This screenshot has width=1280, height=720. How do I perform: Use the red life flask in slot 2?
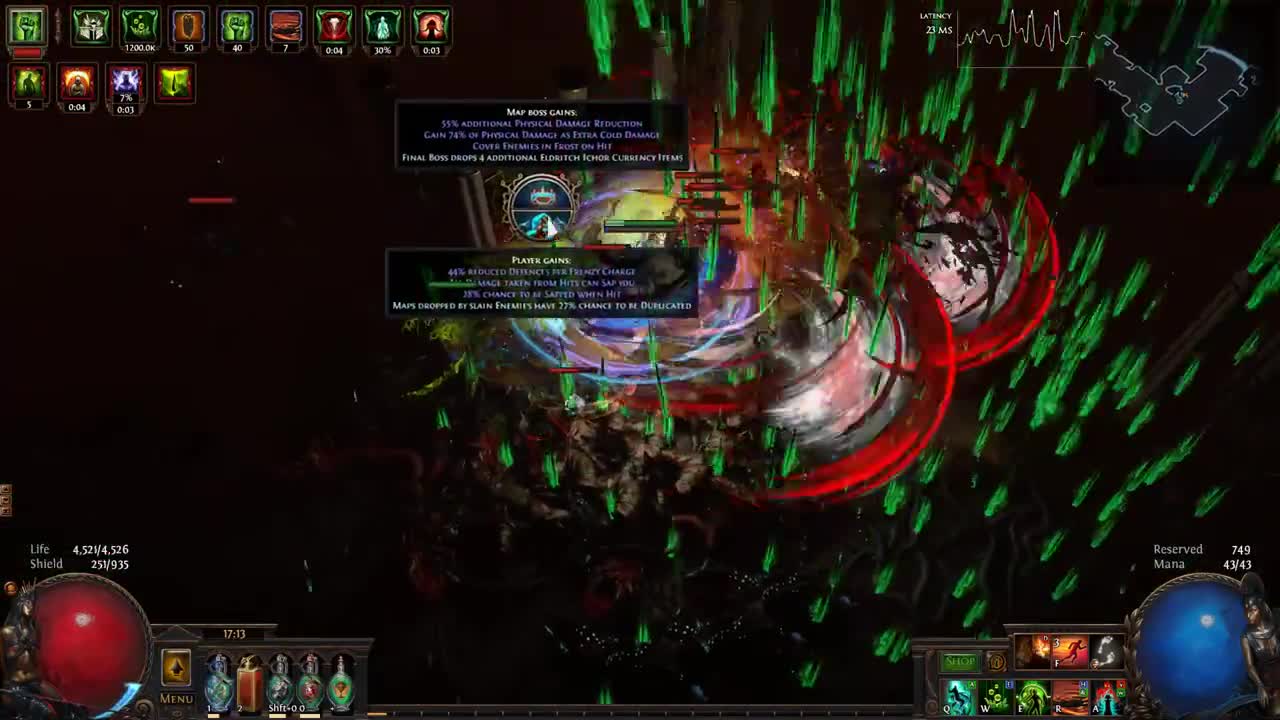pyautogui.click(x=249, y=681)
